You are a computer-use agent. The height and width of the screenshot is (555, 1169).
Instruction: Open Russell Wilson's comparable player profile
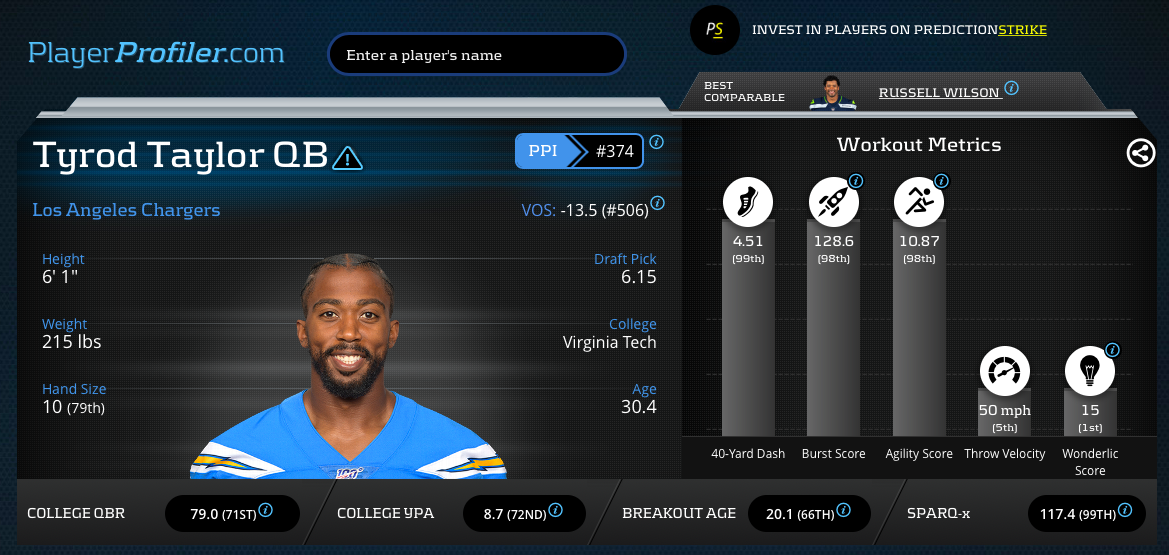tap(939, 93)
